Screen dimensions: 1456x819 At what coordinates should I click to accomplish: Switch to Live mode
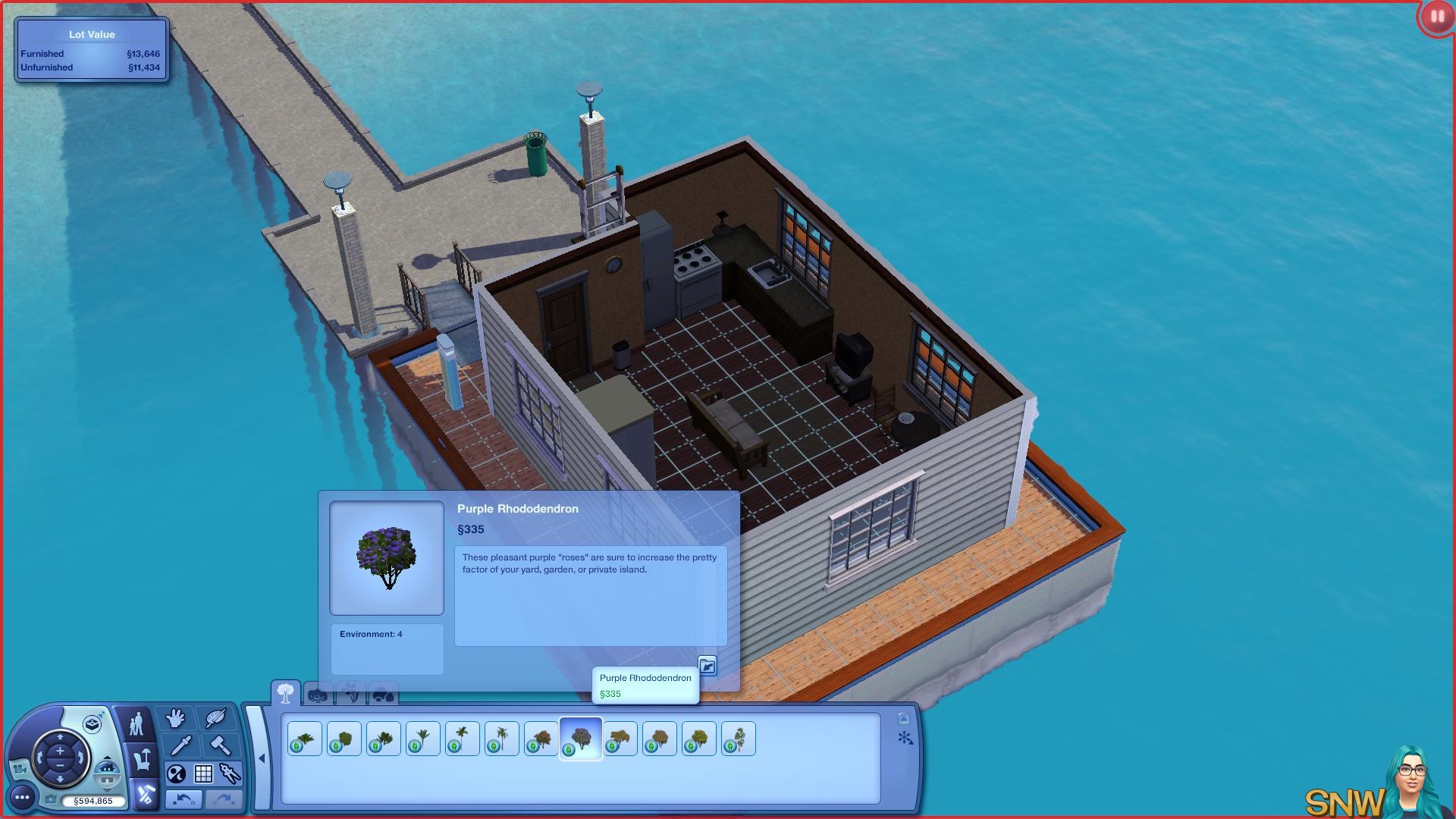coord(136,723)
